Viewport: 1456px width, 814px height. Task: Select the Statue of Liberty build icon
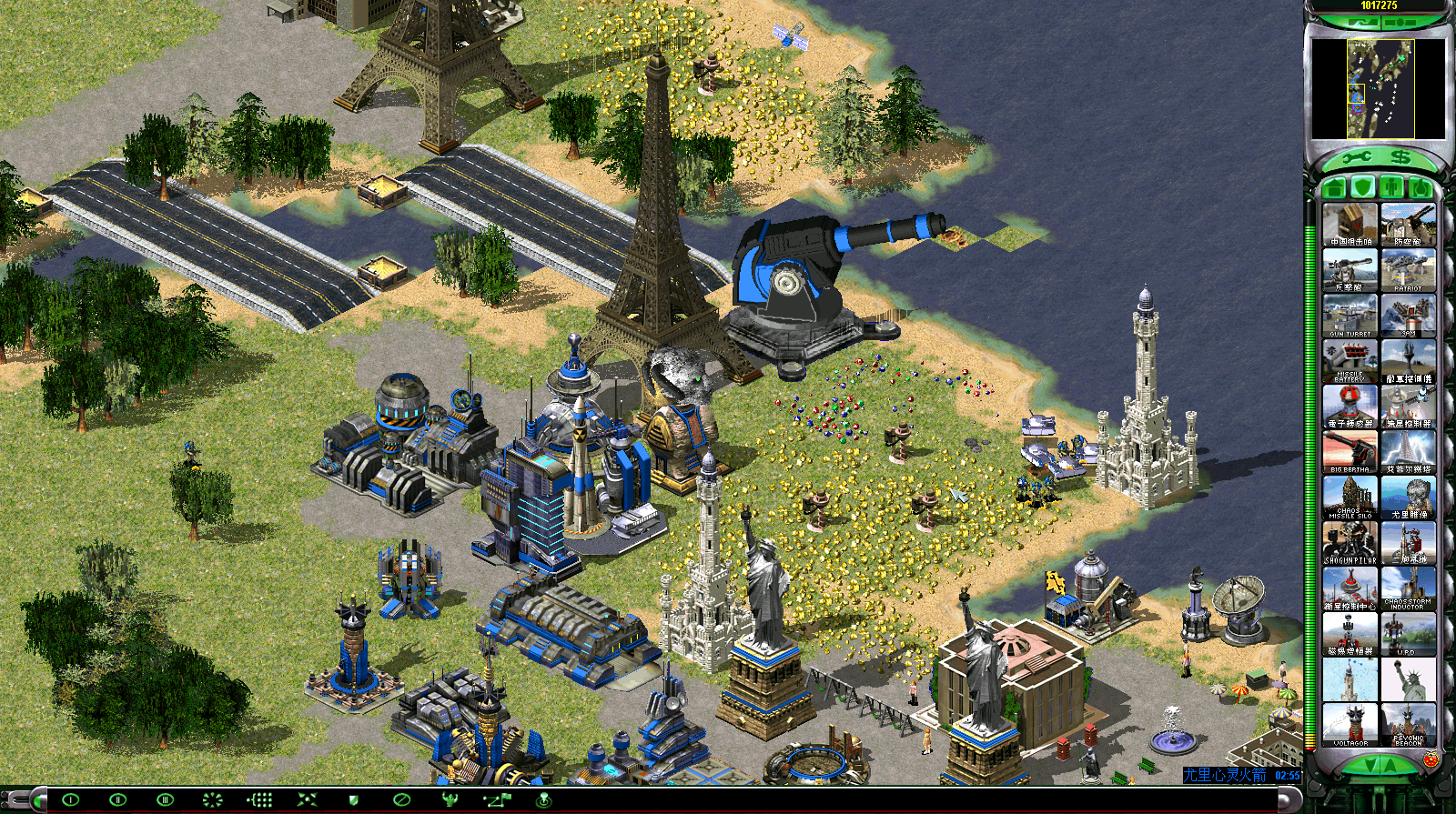coord(1408,679)
